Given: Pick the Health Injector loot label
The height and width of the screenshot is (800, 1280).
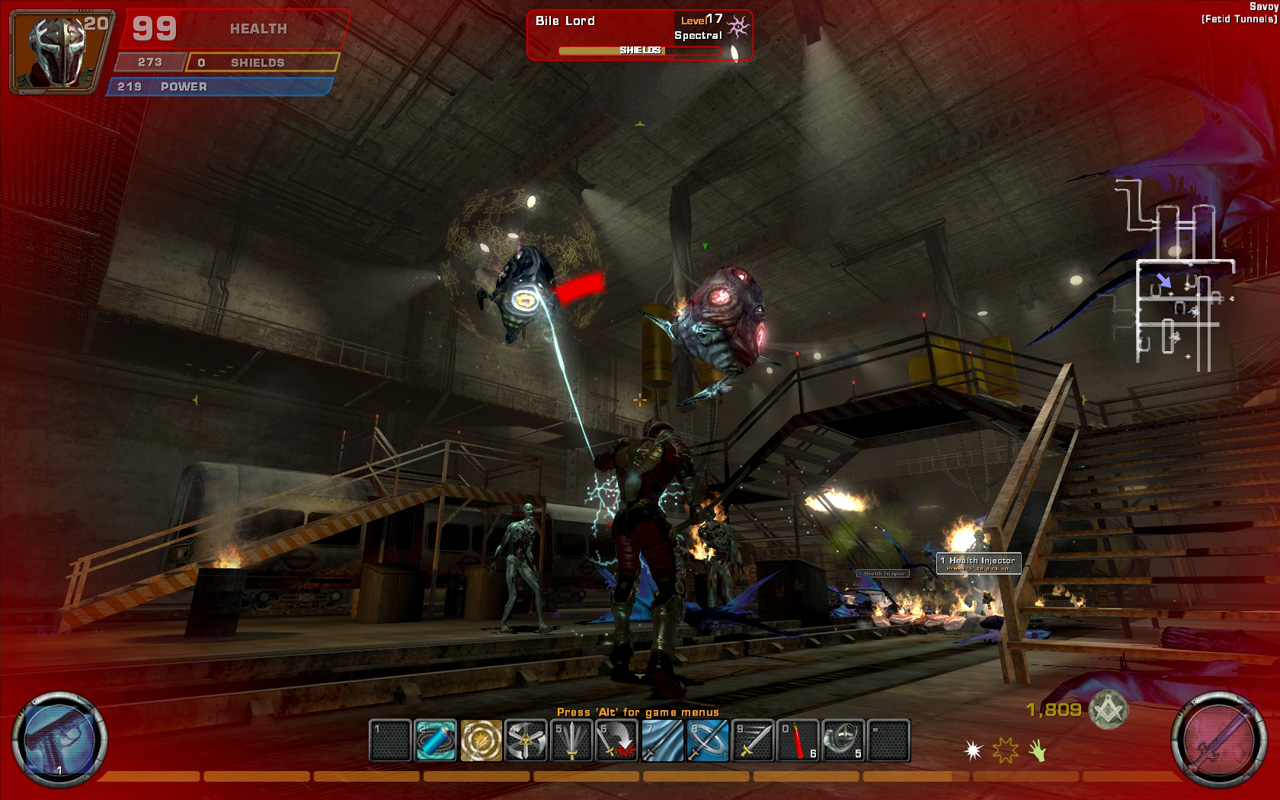Looking at the screenshot, I should coord(978,563).
